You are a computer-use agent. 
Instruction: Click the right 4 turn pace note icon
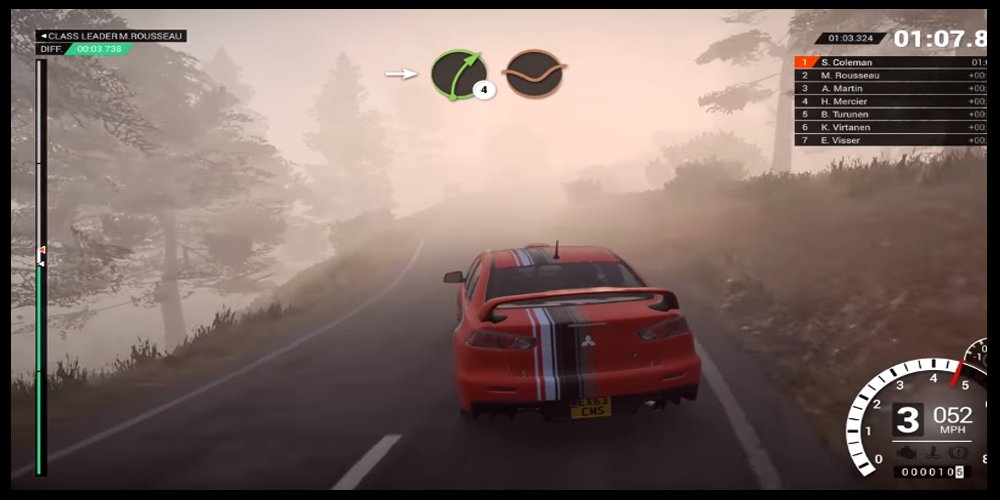(458, 74)
